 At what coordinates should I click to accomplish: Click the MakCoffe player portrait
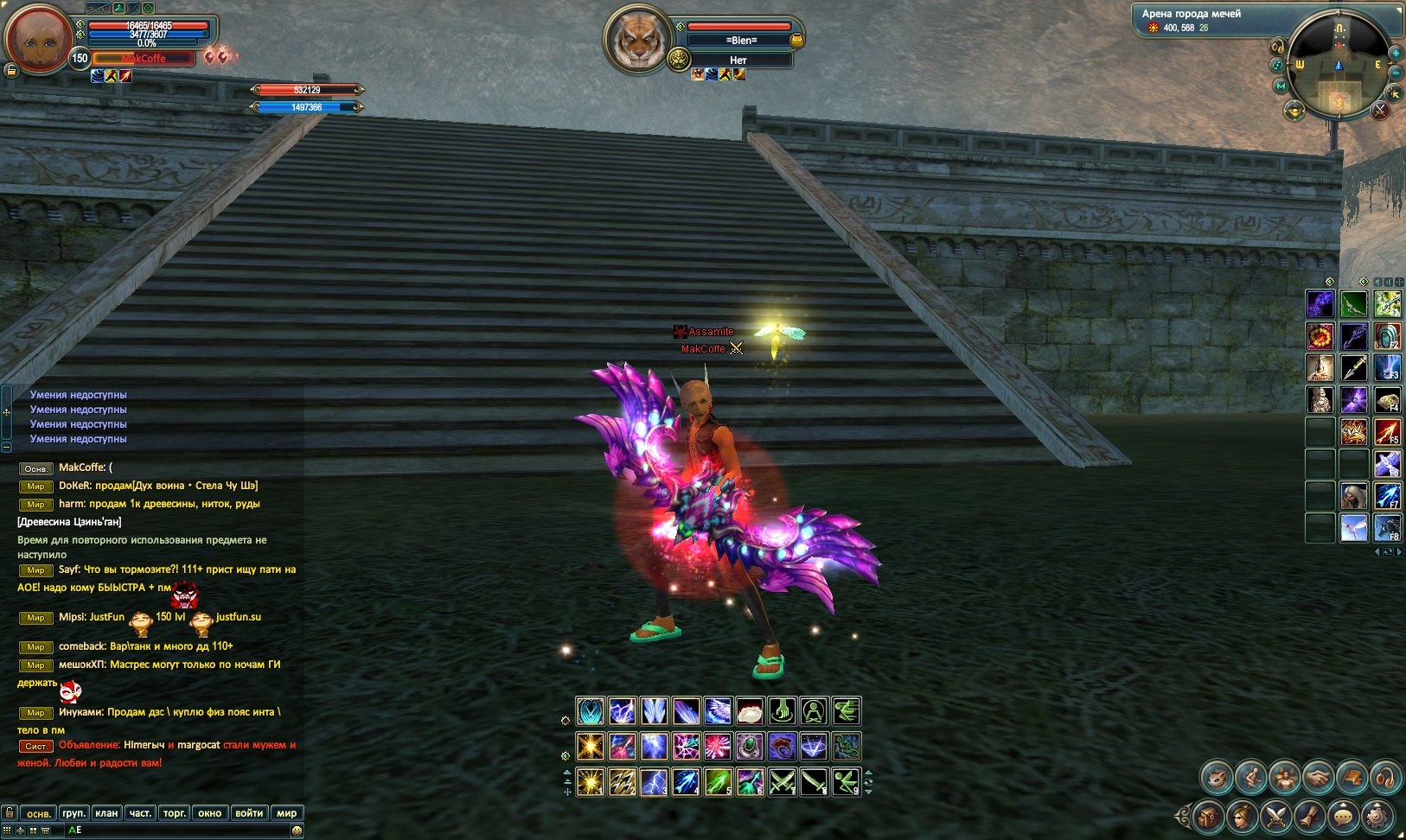click(x=38, y=38)
